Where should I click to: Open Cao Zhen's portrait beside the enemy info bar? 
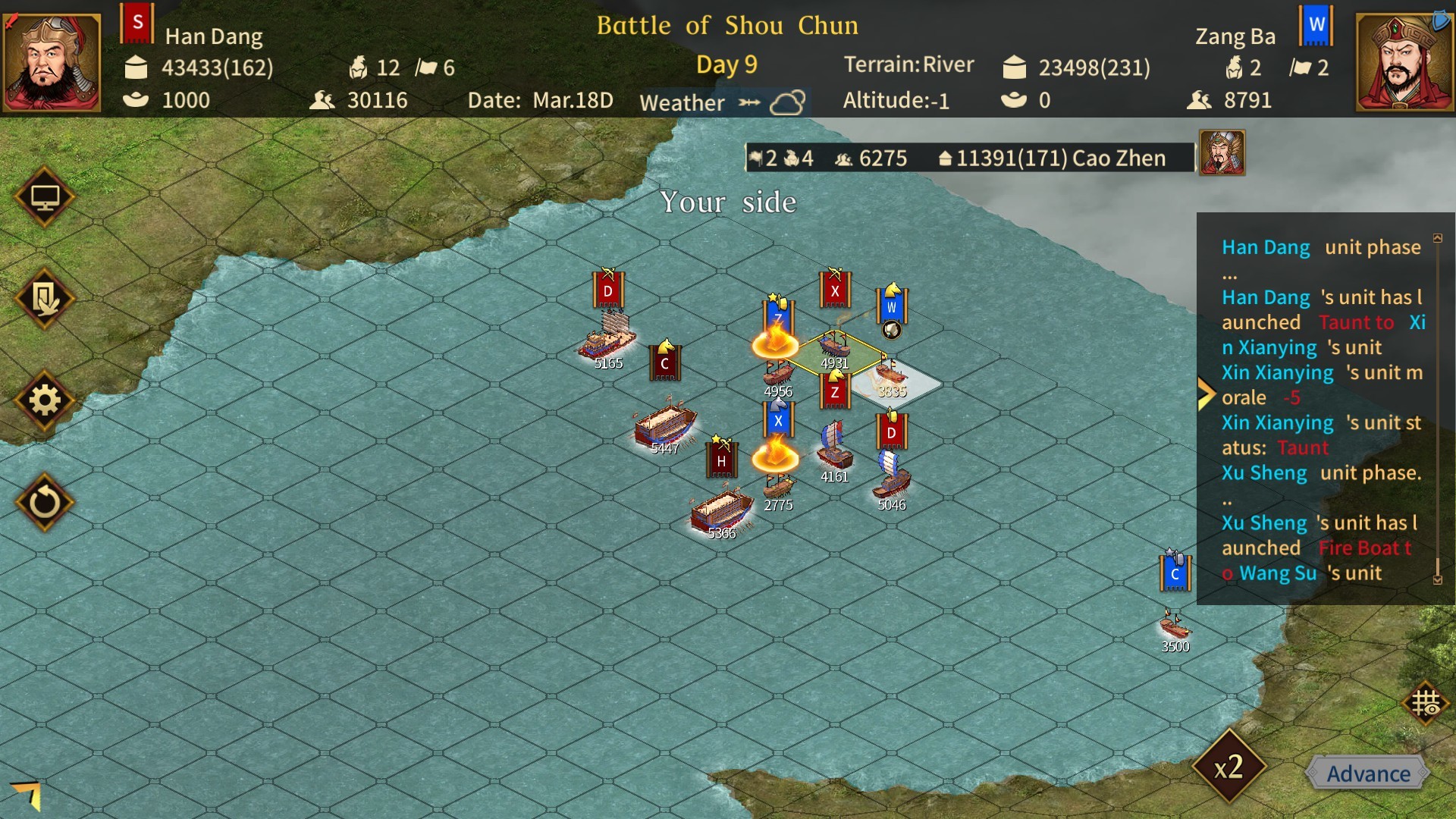[1222, 153]
